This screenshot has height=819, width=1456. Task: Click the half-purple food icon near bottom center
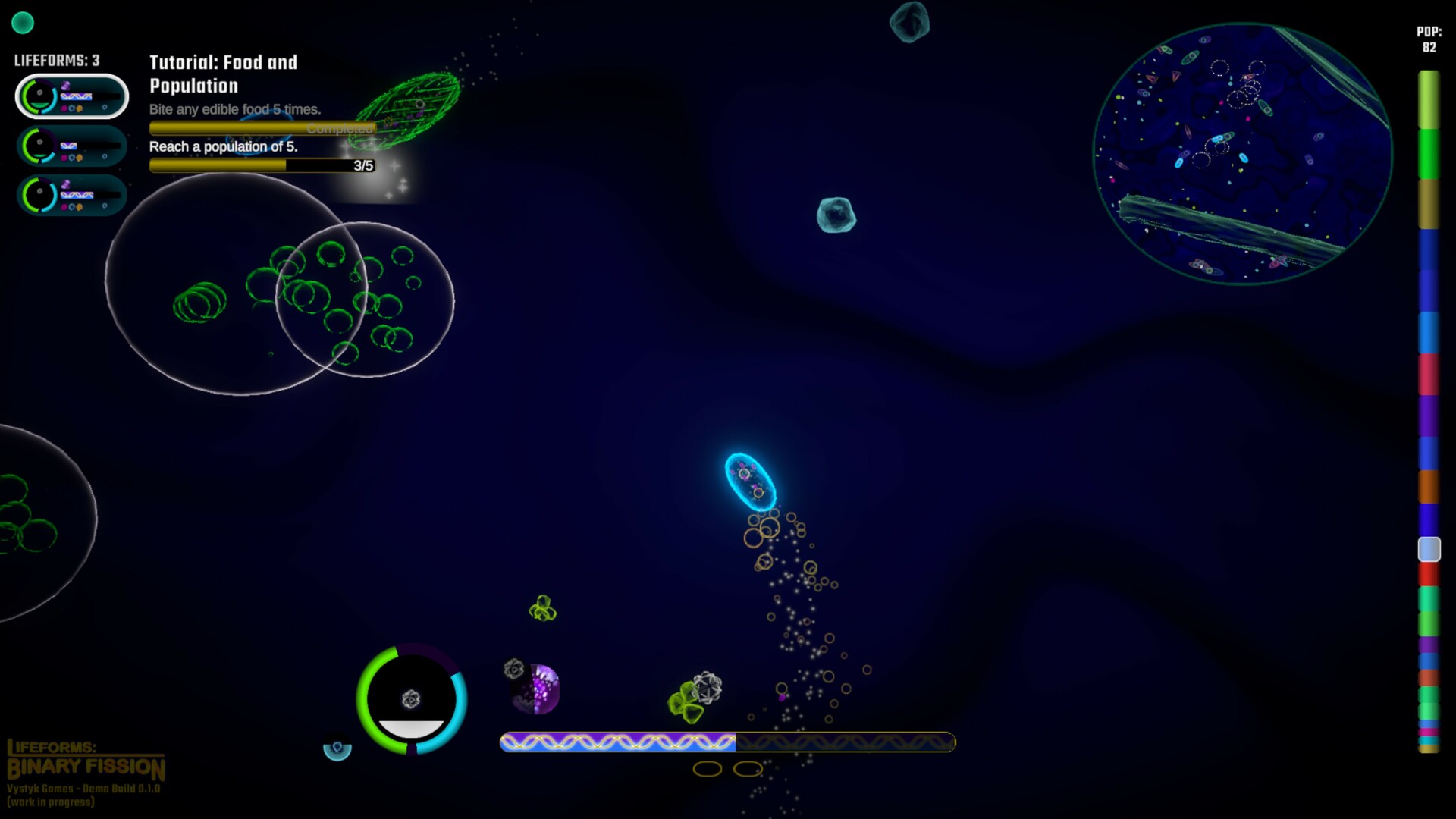pyautogui.click(x=535, y=689)
